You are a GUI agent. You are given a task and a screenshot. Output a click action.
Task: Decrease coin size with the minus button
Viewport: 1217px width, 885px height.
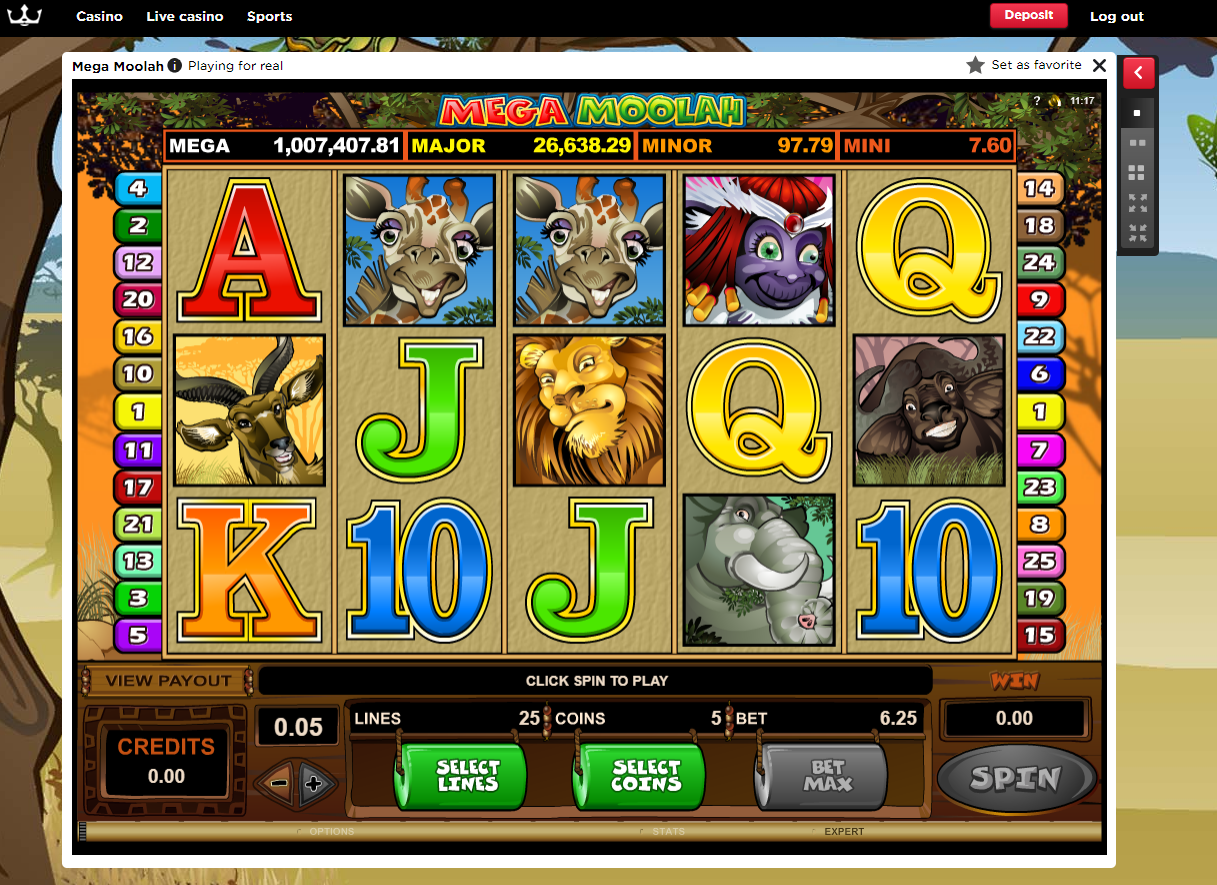click(279, 783)
